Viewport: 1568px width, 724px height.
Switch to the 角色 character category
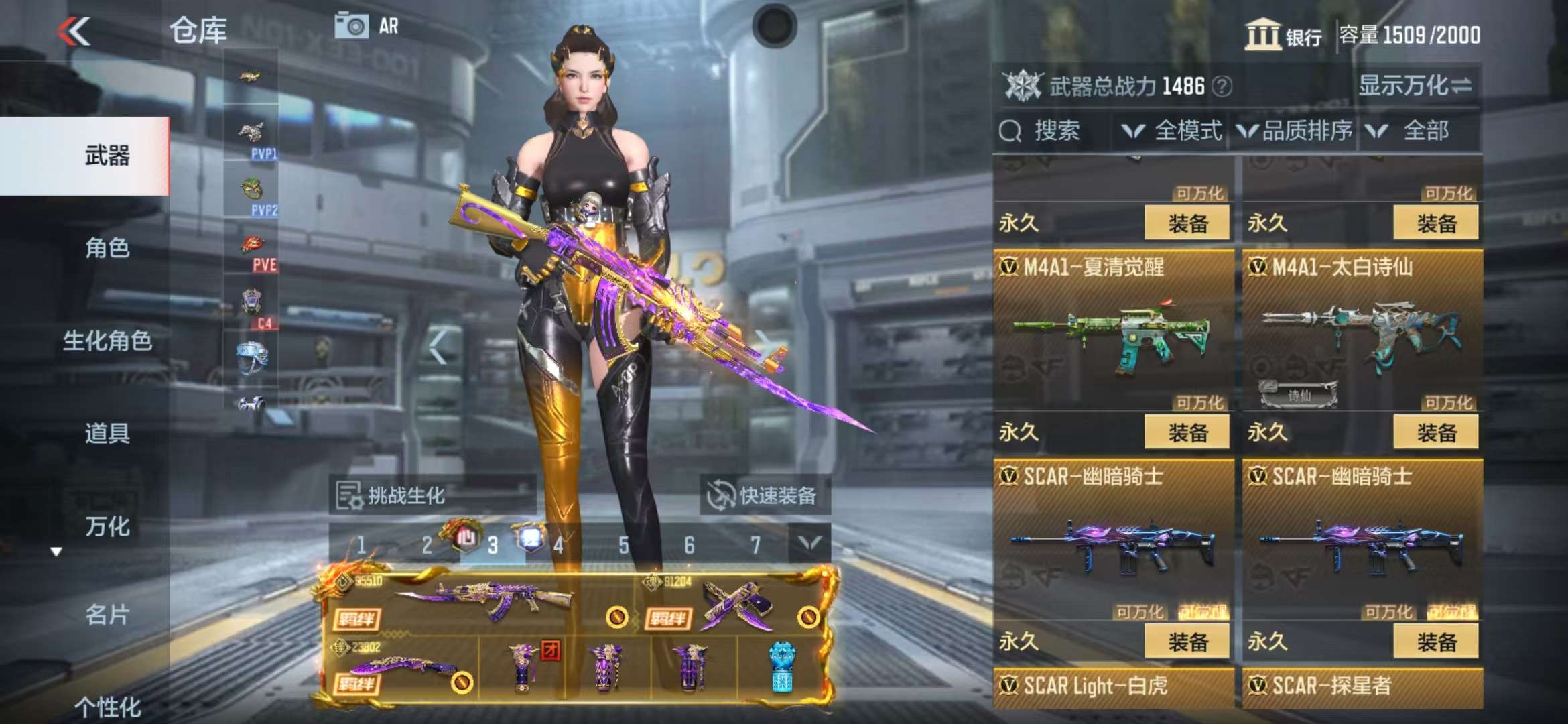click(107, 248)
